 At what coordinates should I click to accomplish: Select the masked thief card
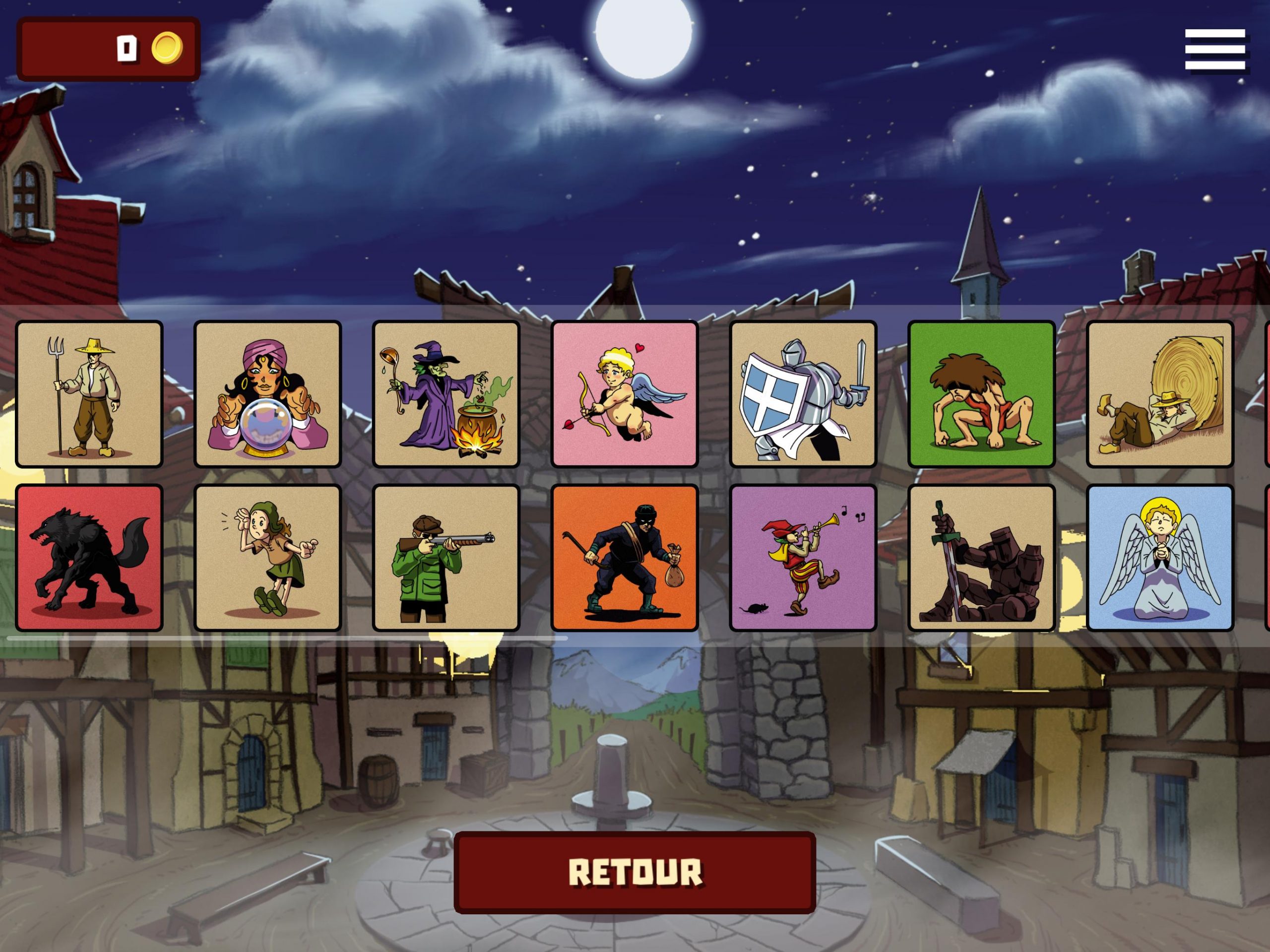click(x=625, y=558)
